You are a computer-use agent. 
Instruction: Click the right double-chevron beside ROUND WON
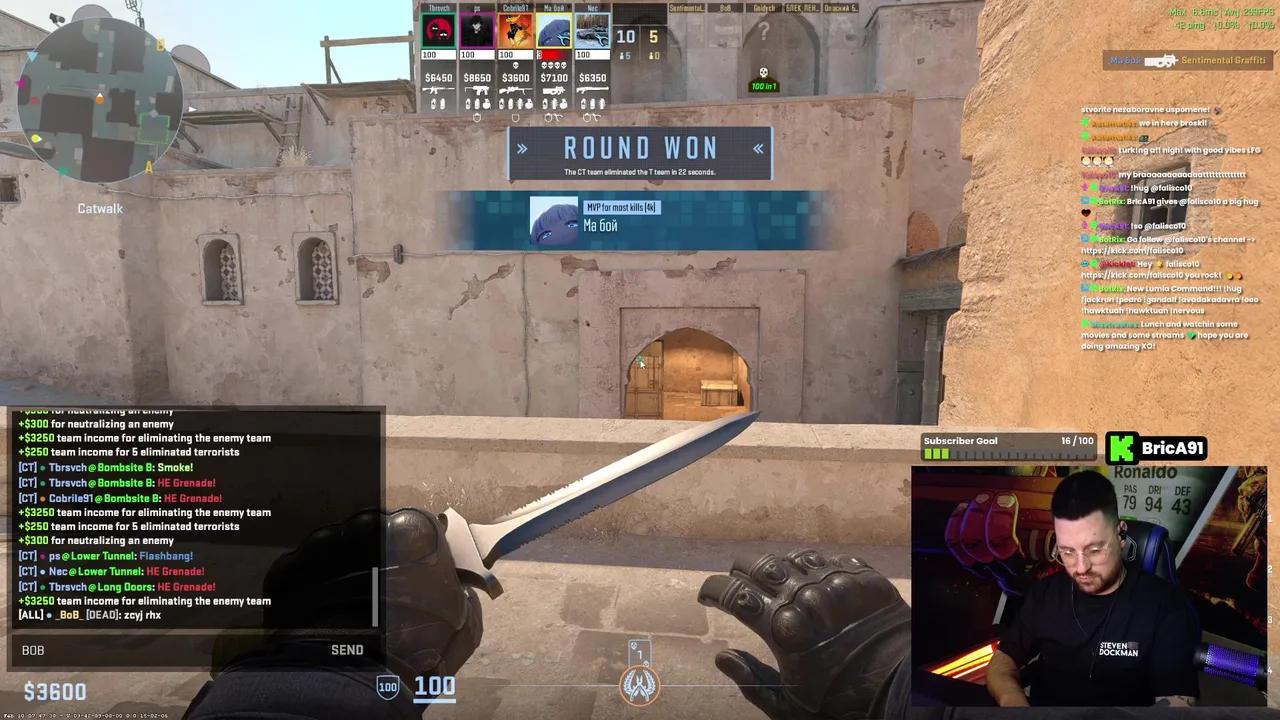click(758, 148)
